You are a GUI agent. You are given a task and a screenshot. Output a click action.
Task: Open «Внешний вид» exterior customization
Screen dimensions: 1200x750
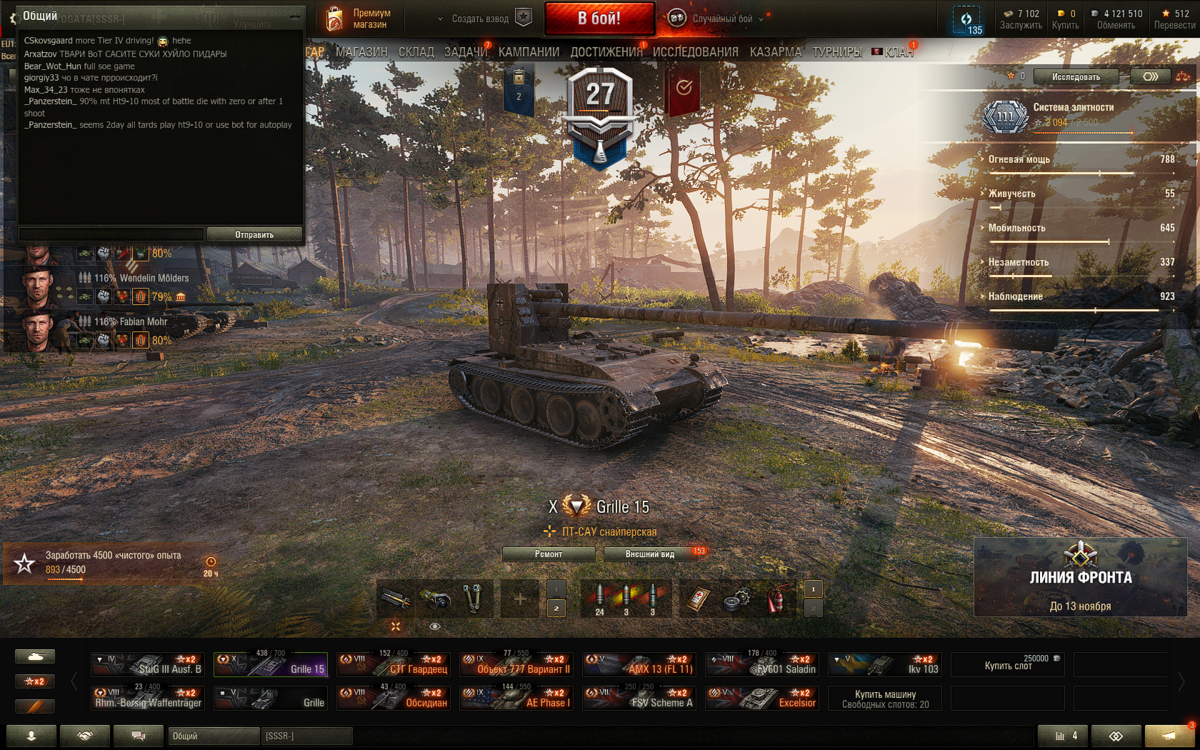click(x=651, y=554)
